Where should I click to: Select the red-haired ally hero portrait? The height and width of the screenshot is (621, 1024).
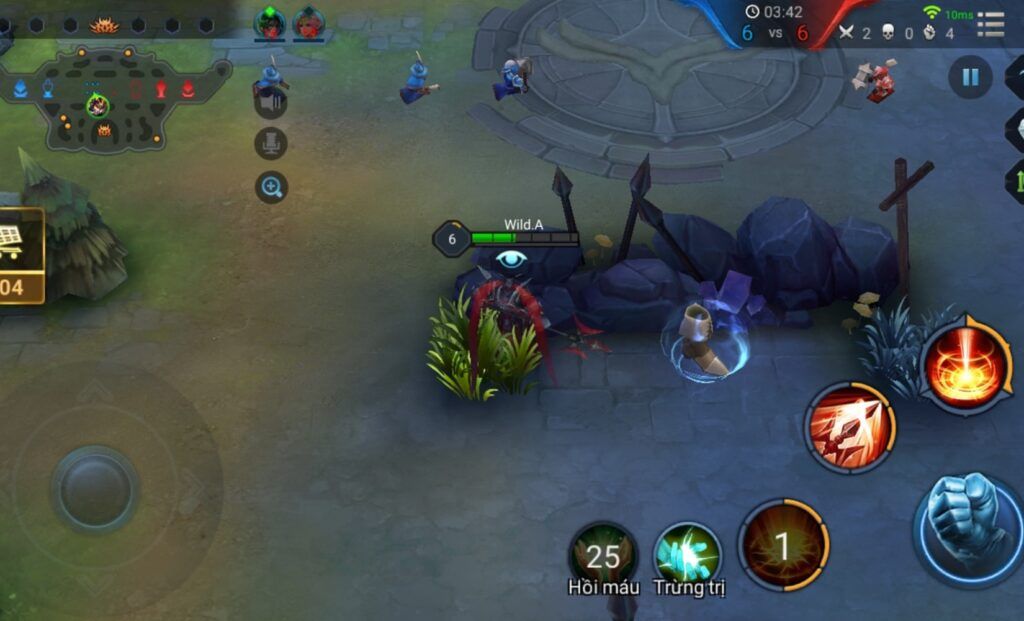309,23
